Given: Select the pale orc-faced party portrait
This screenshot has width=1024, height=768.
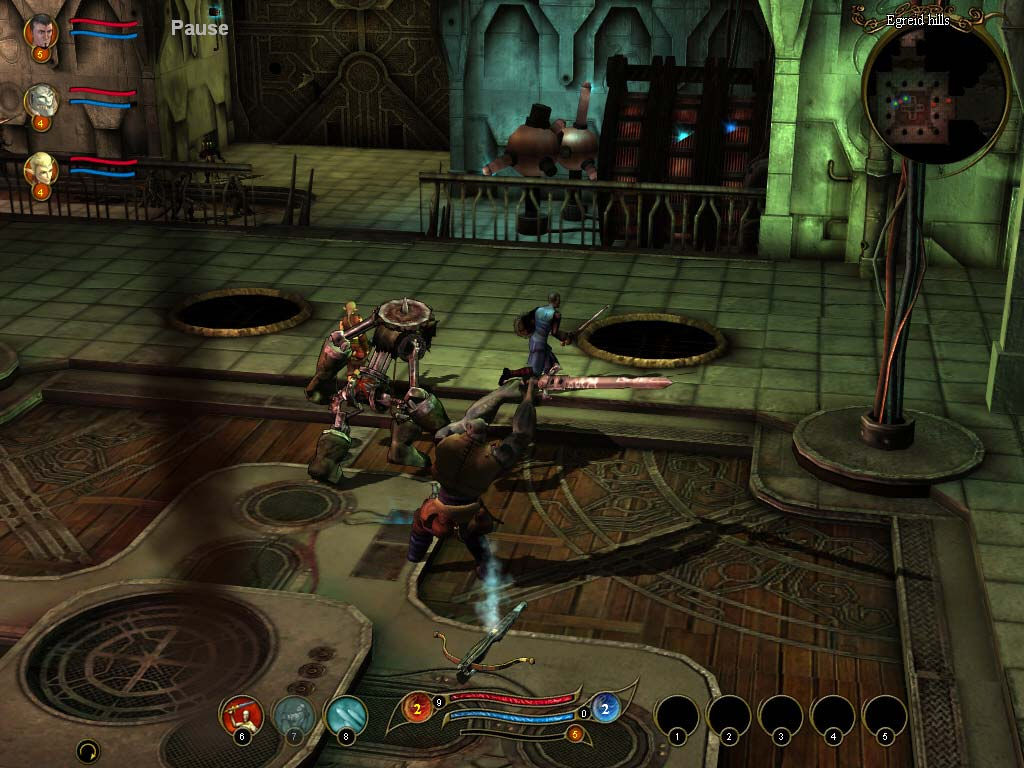Looking at the screenshot, I should pyautogui.click(x=41, y=100).
